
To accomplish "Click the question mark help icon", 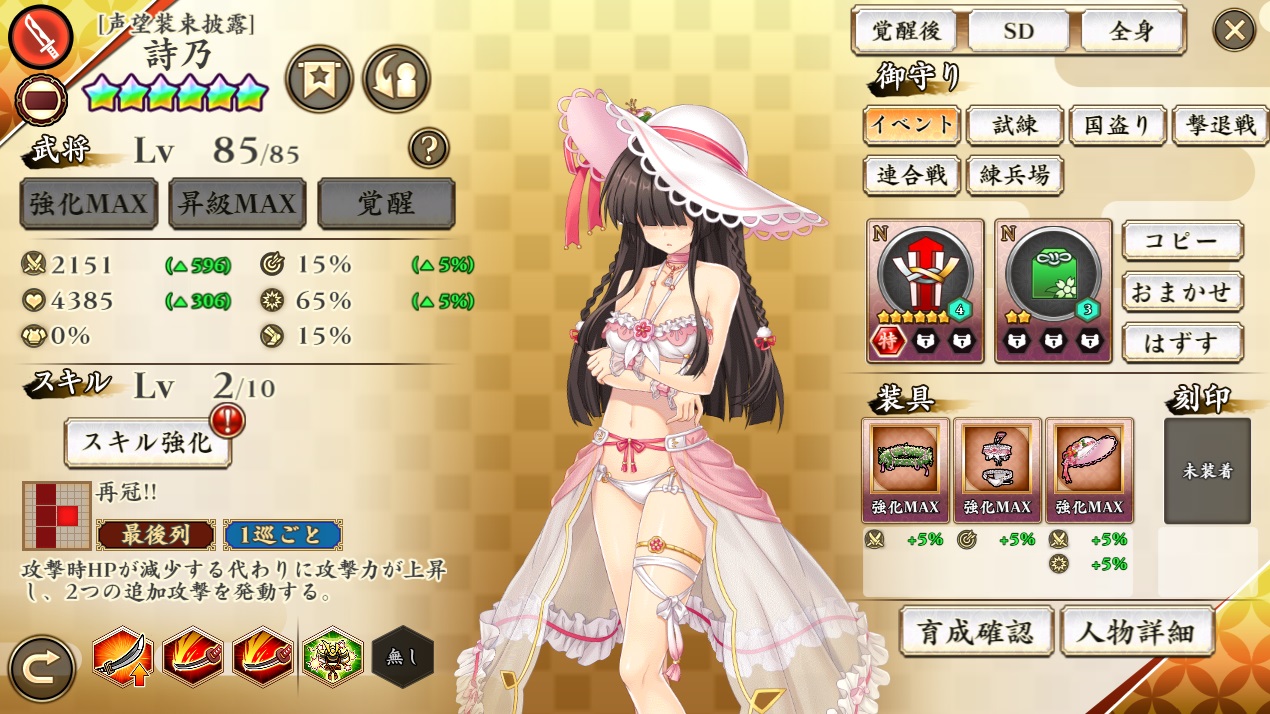I will tap(428, 148).
